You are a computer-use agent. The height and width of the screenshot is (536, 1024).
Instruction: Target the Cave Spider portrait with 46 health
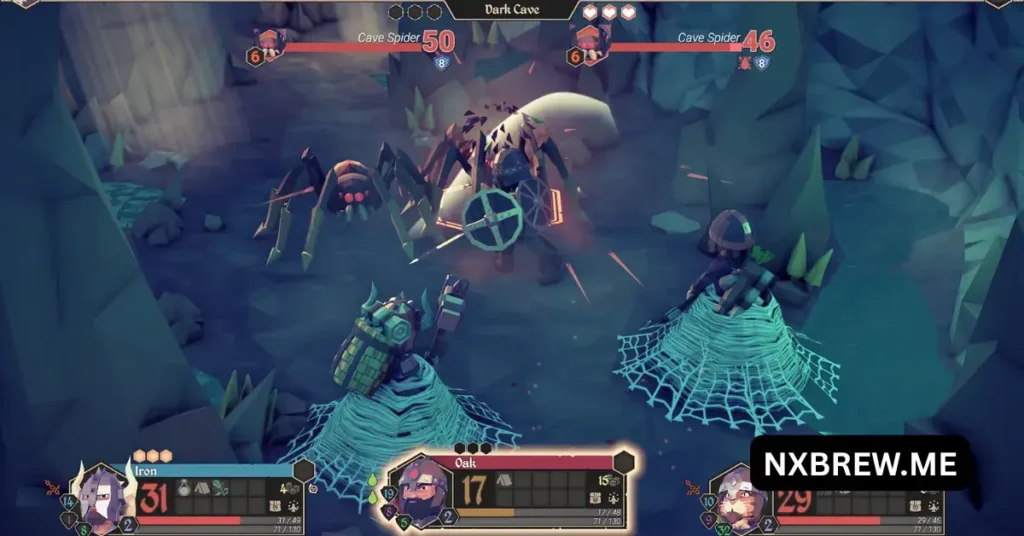[x=592, y=44]
